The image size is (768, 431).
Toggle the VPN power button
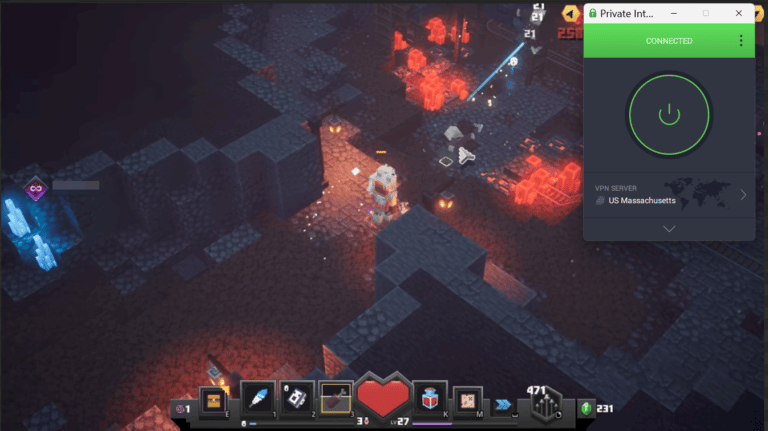669,114
